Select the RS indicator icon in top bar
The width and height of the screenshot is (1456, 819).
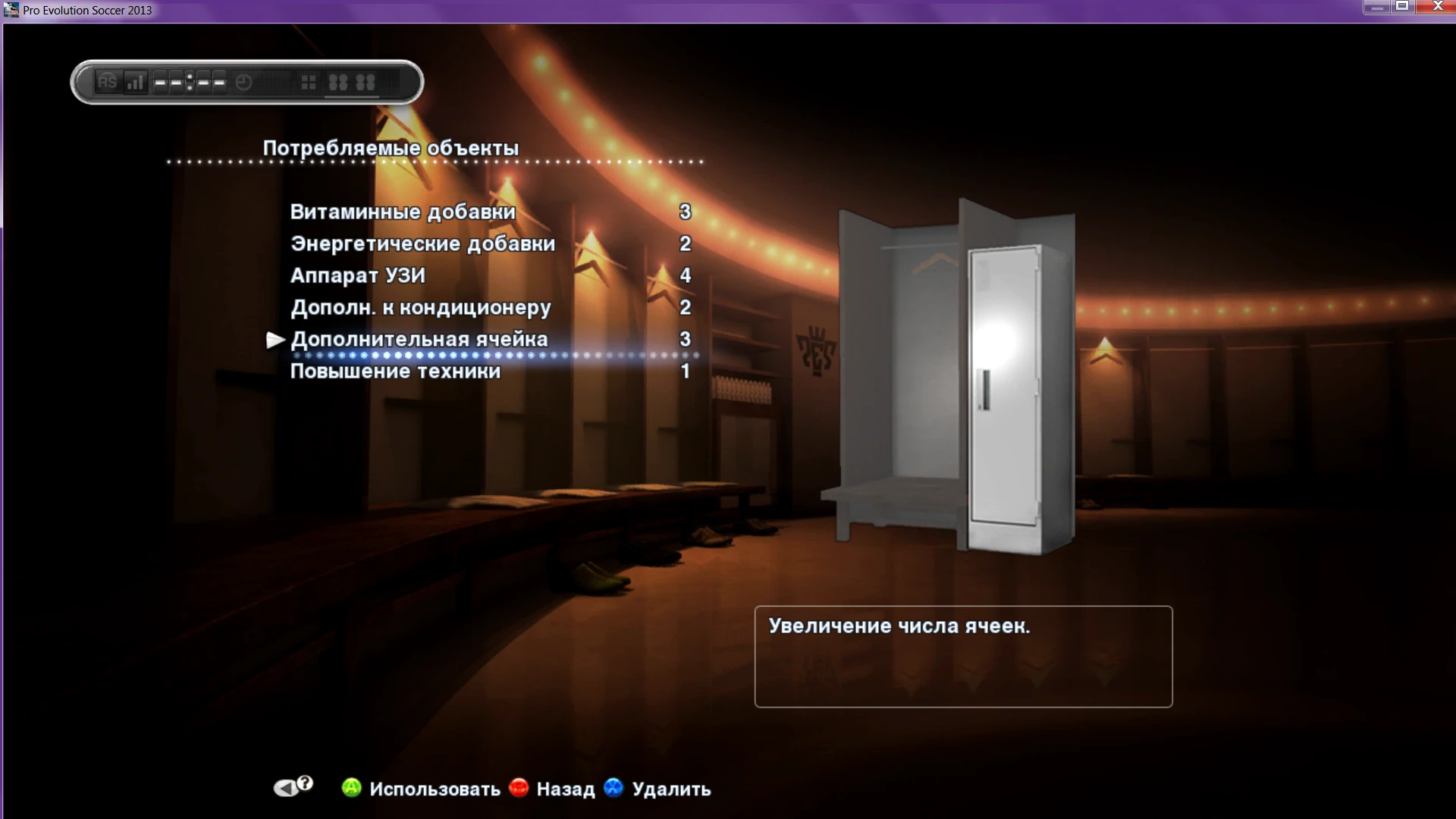[107, 82]
